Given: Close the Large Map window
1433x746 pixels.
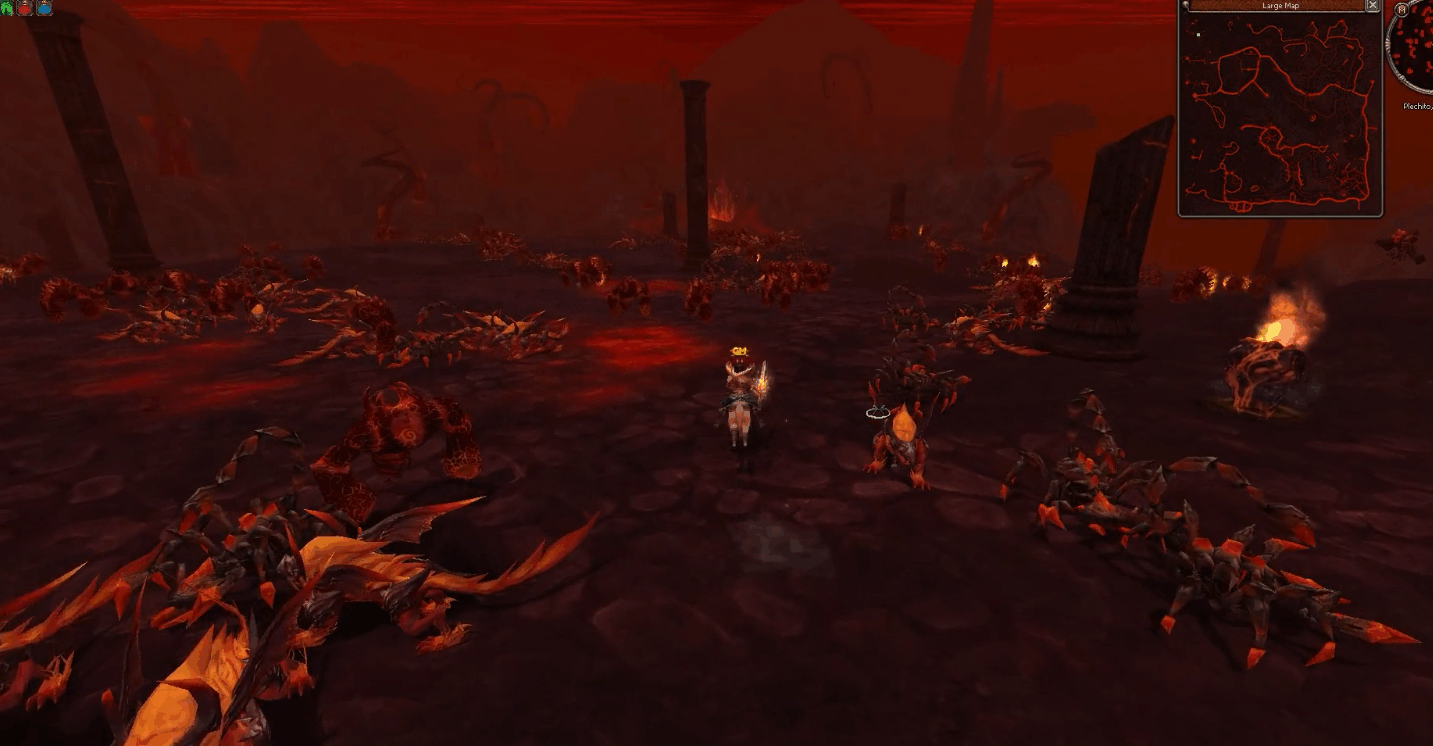Looking at the screenshot, I should (1373, 6).
